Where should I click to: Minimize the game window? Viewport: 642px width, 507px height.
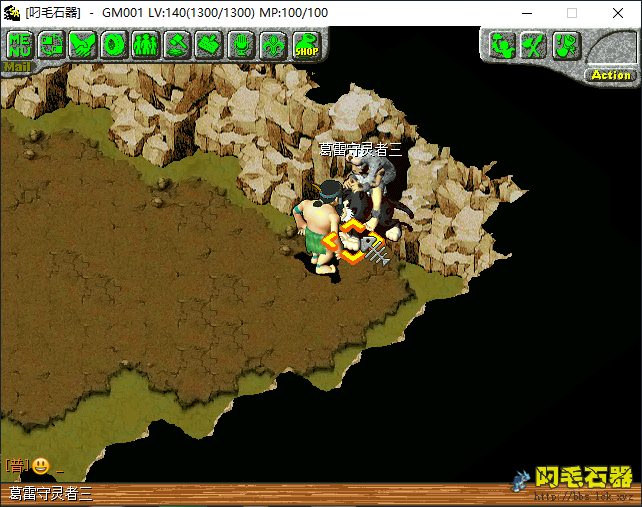point(526,13)
